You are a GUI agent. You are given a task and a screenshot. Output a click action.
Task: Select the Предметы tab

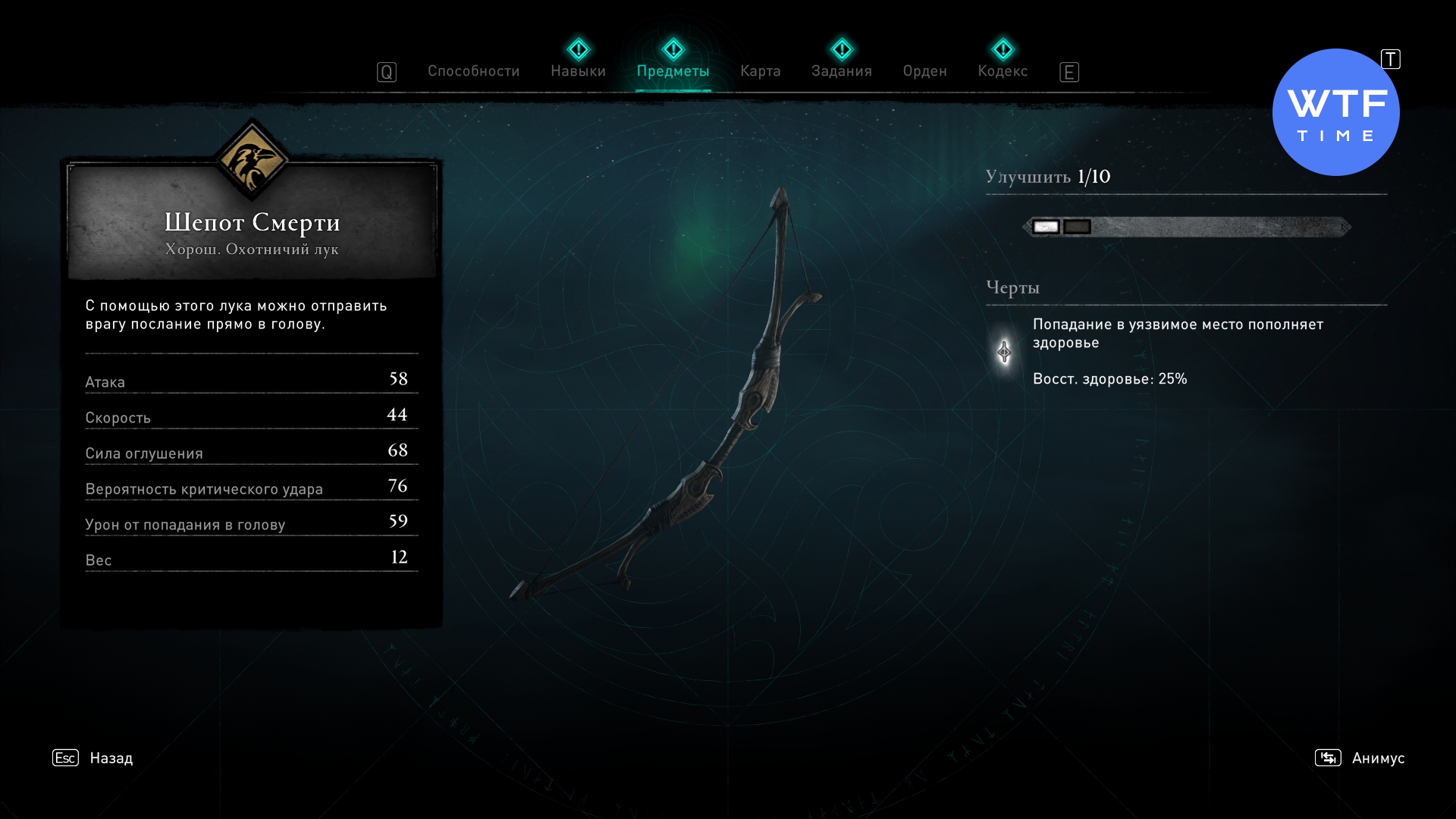673,71
